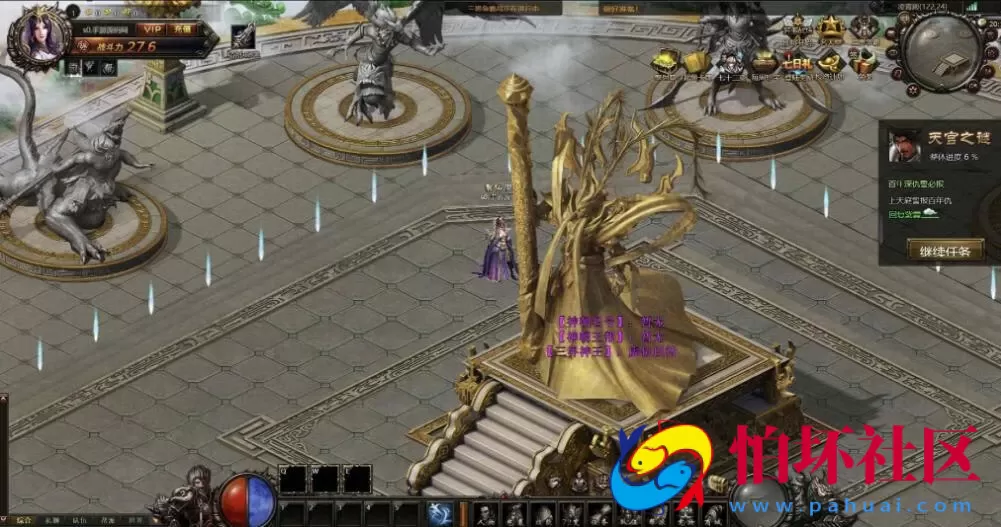The image size is (1001, 527).
Task: Open the circular minimap
Action: [x=943, y=53]
